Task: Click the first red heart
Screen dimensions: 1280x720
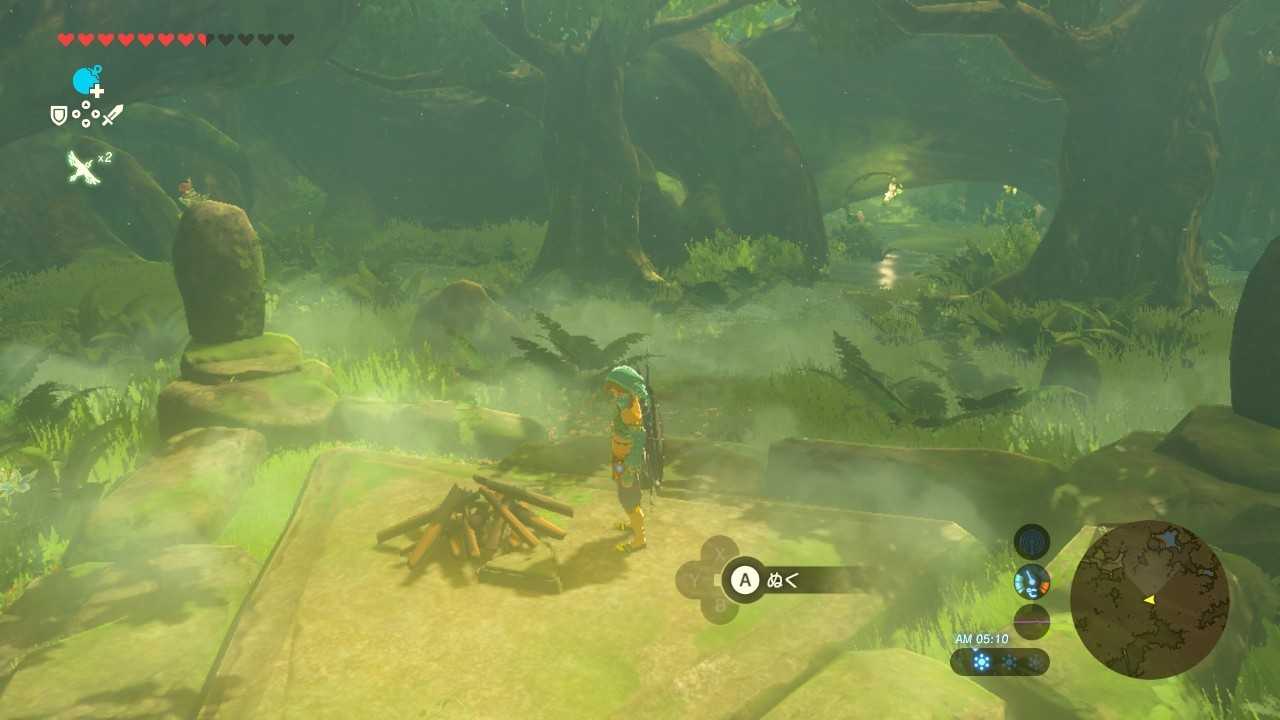Action: pyautogui.click(x=65, y=38)
